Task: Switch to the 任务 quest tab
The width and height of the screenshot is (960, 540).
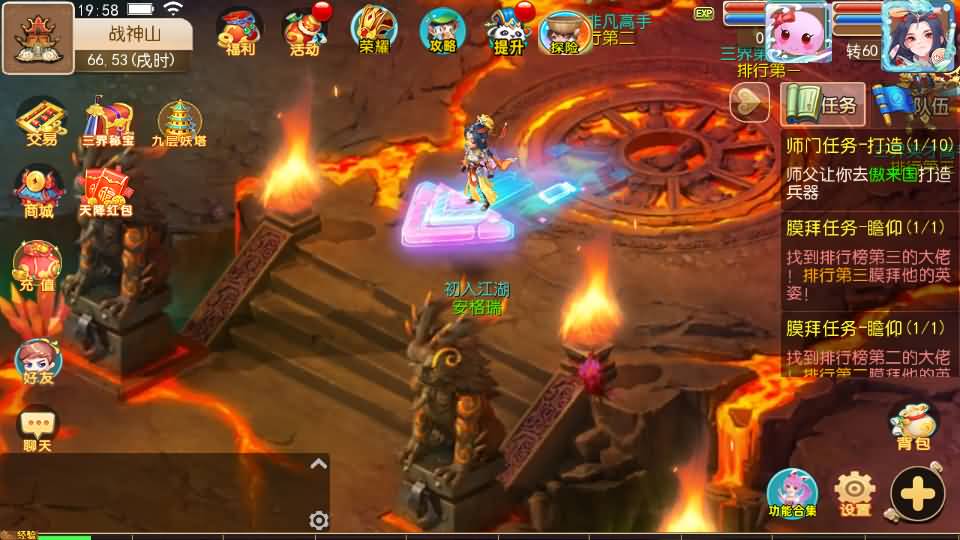Action: pos(822,104)
